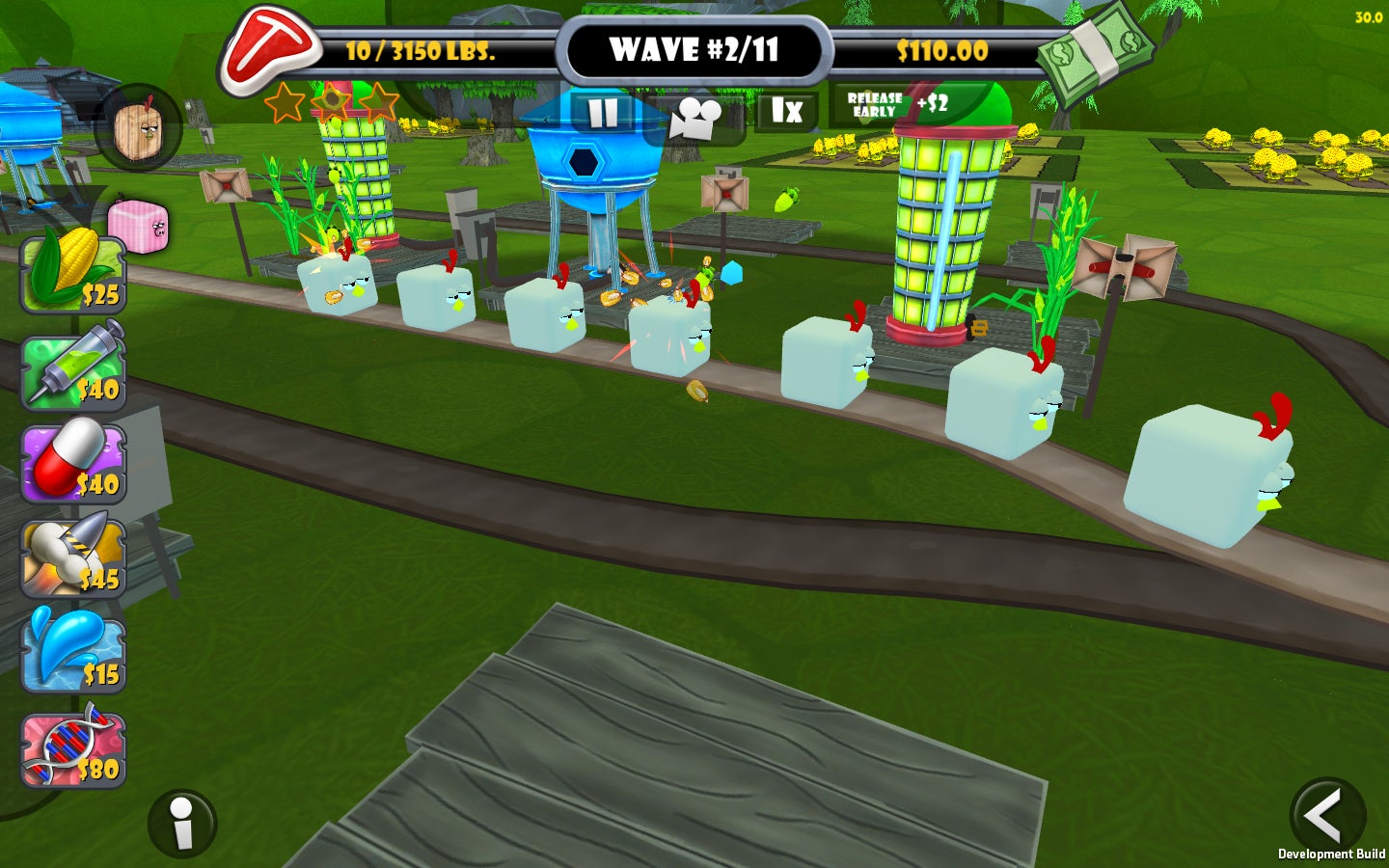Select the $45 rocket tower

(x=73, y=557)
